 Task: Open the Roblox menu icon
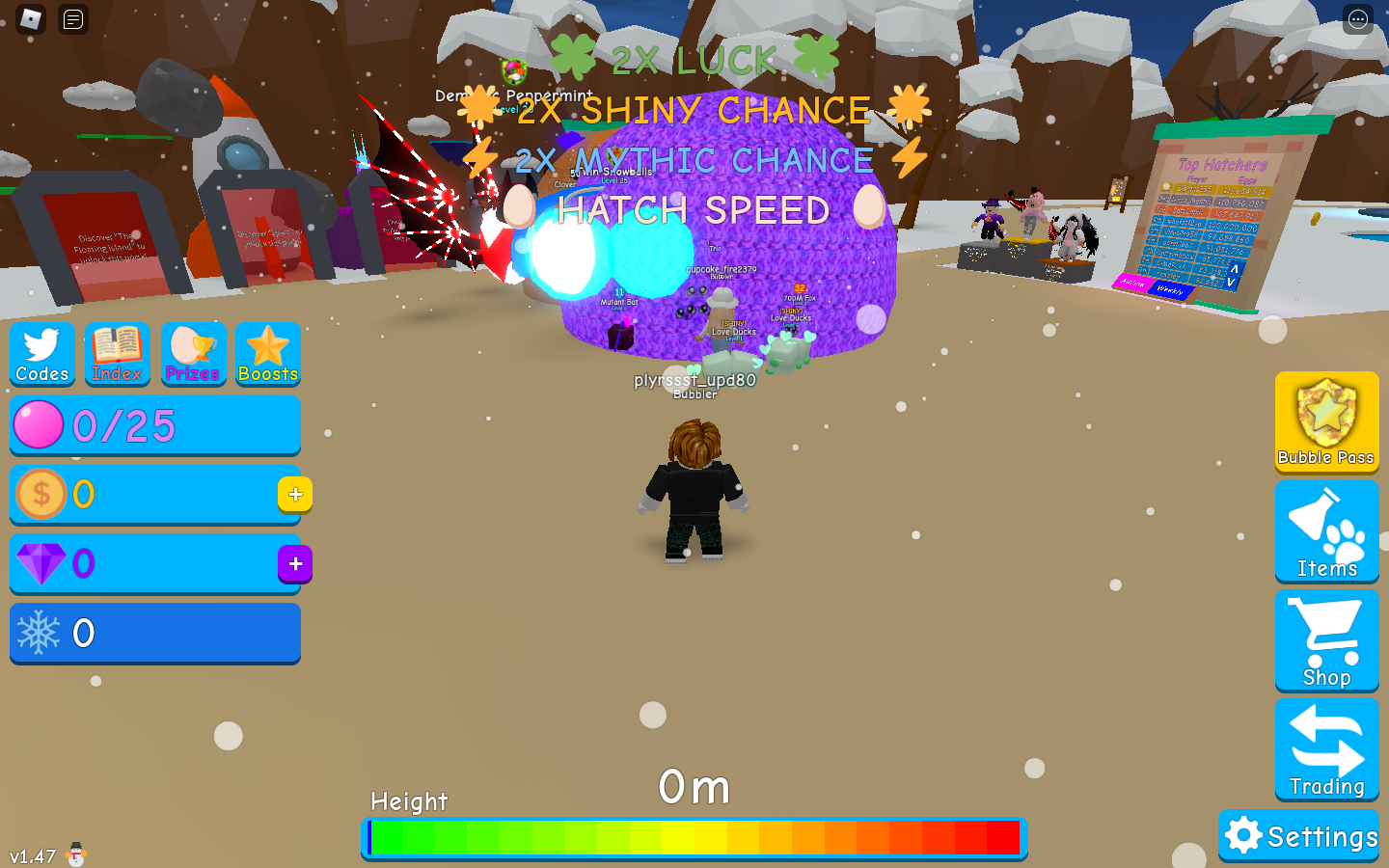29,19
